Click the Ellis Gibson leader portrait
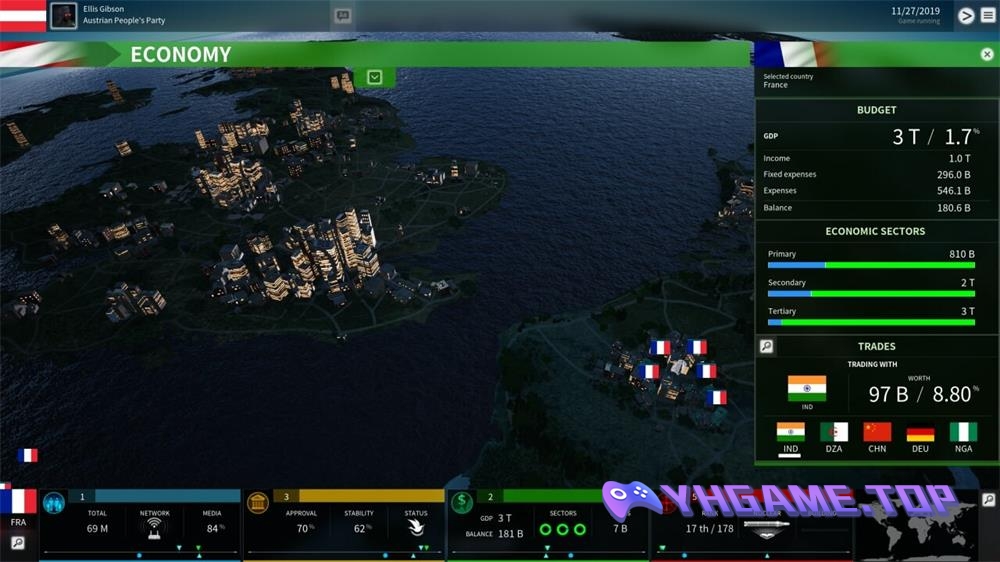This screenshot has height=562, width=1000. tap(63, 15)
